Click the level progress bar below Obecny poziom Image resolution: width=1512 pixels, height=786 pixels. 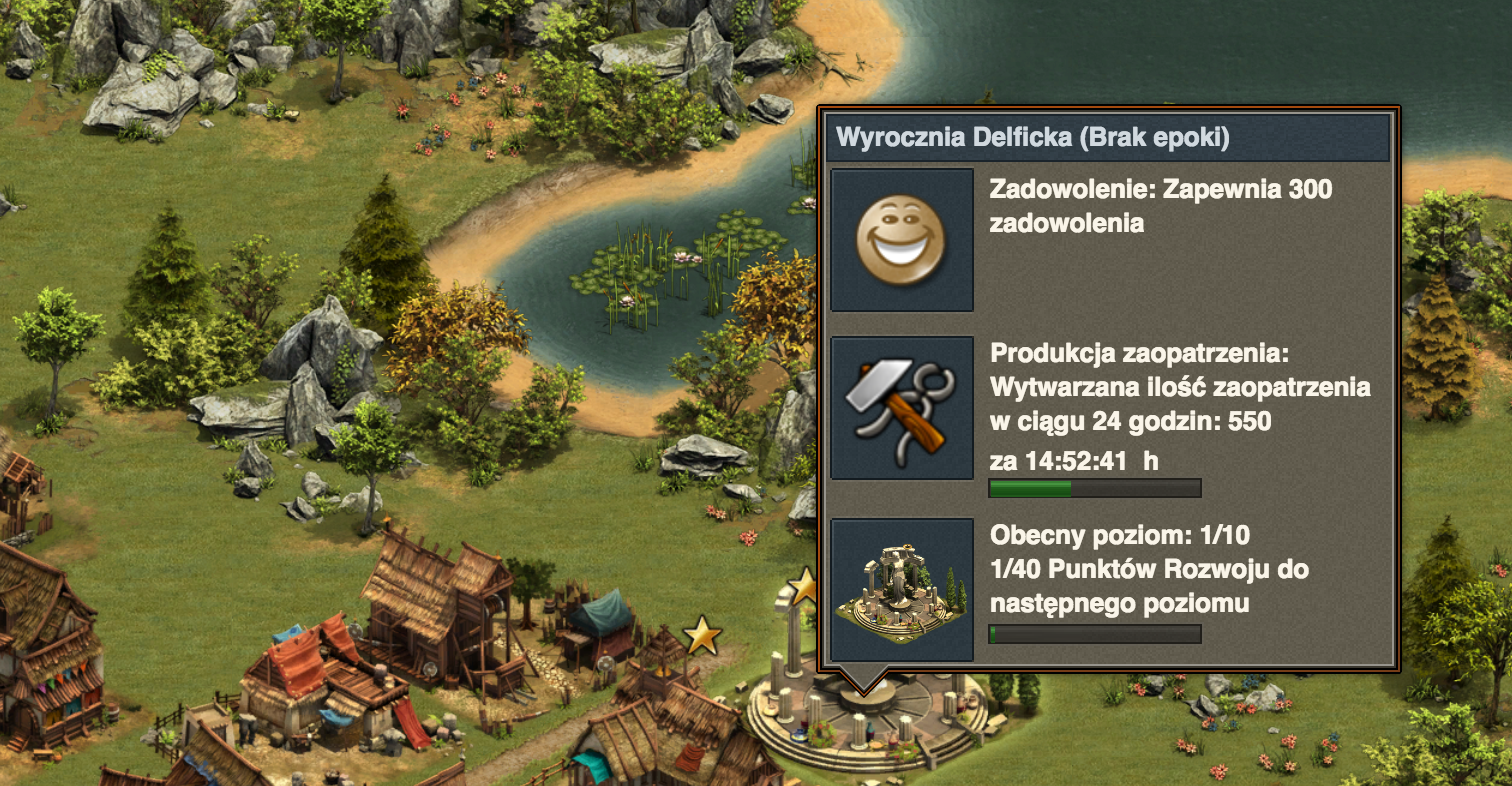[1094, 633]
